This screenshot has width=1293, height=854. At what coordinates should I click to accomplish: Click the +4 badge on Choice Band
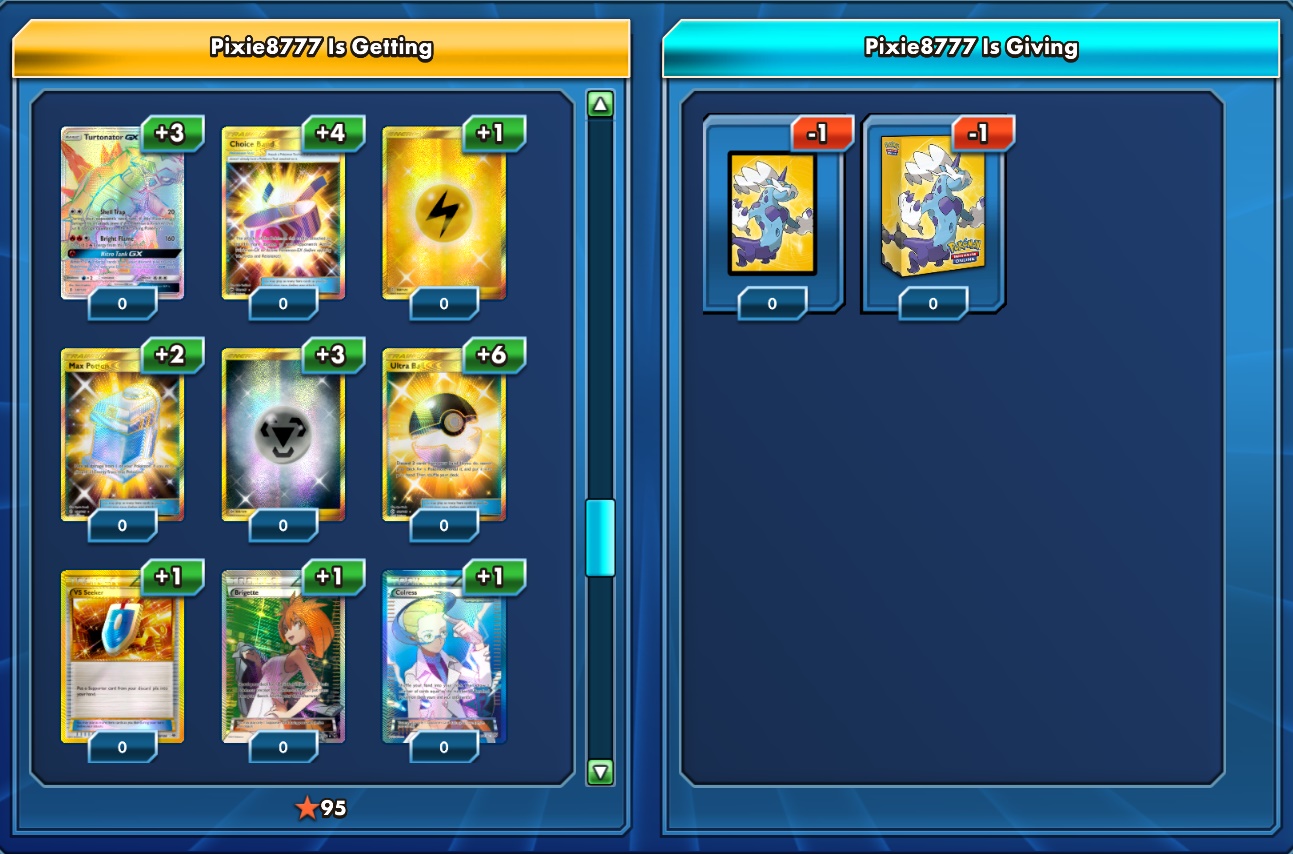coord(335,133)
